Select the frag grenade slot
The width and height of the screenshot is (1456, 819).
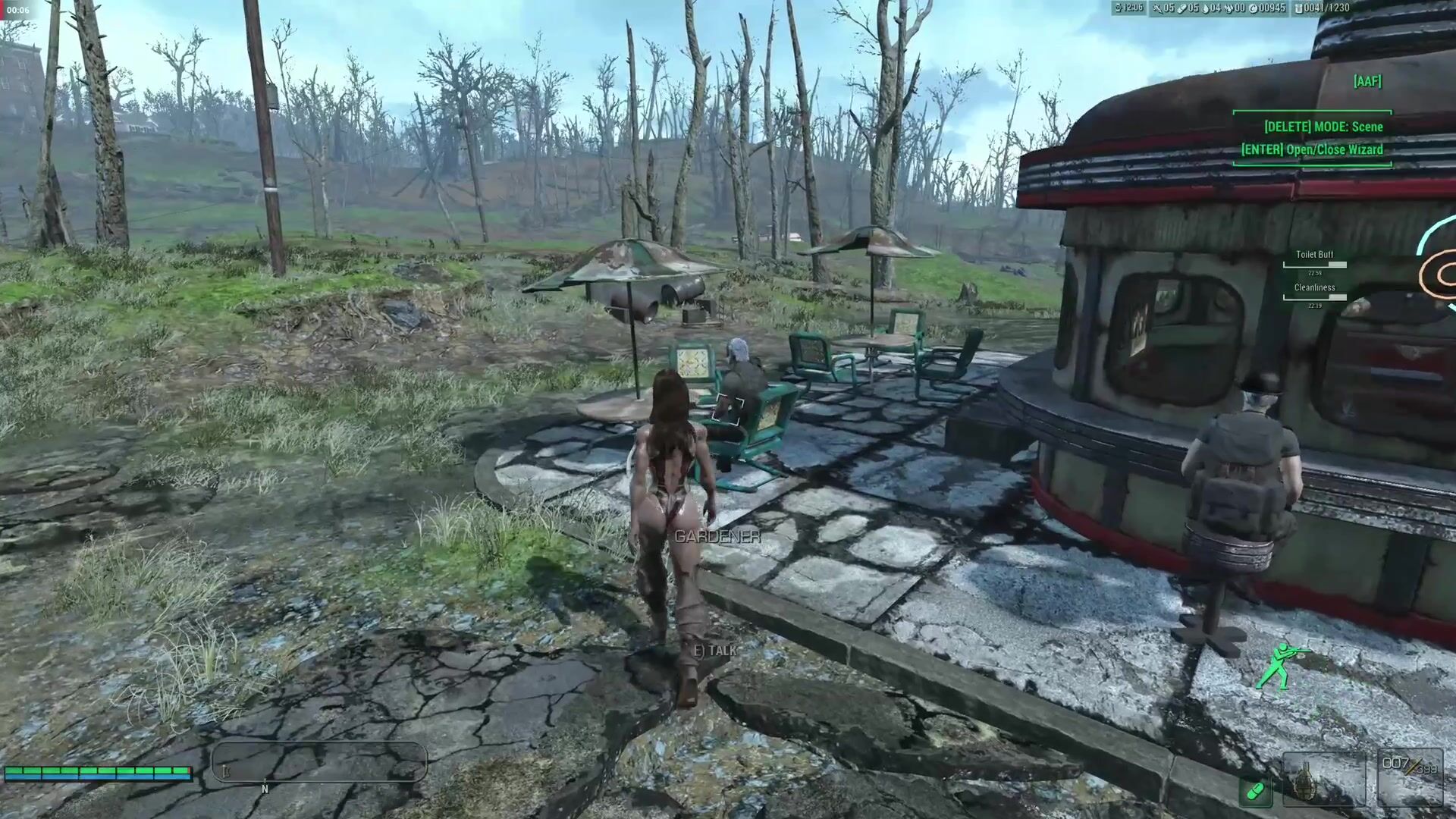[1323, 780]
